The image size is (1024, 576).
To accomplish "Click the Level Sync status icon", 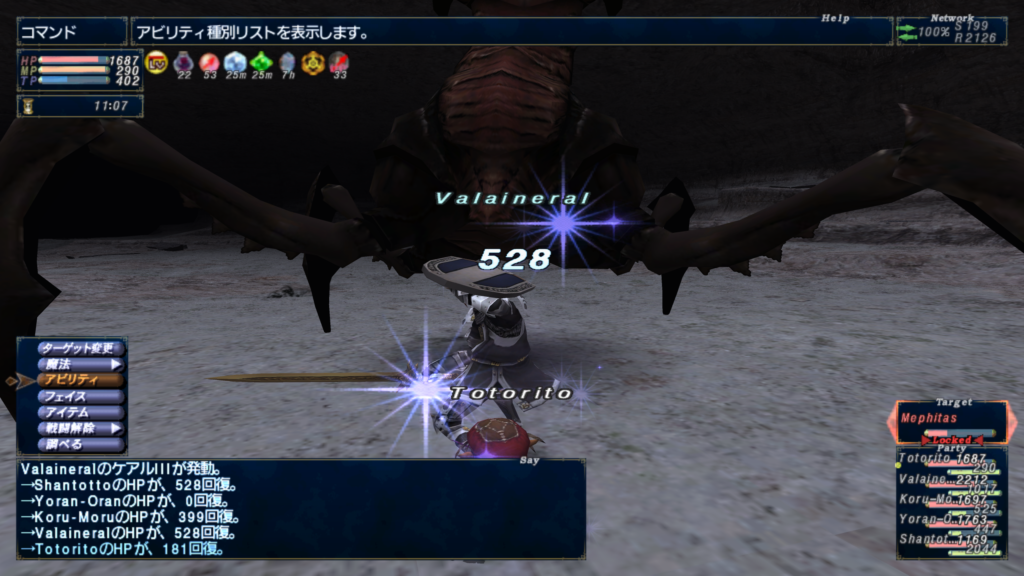I will click(156, 62).
